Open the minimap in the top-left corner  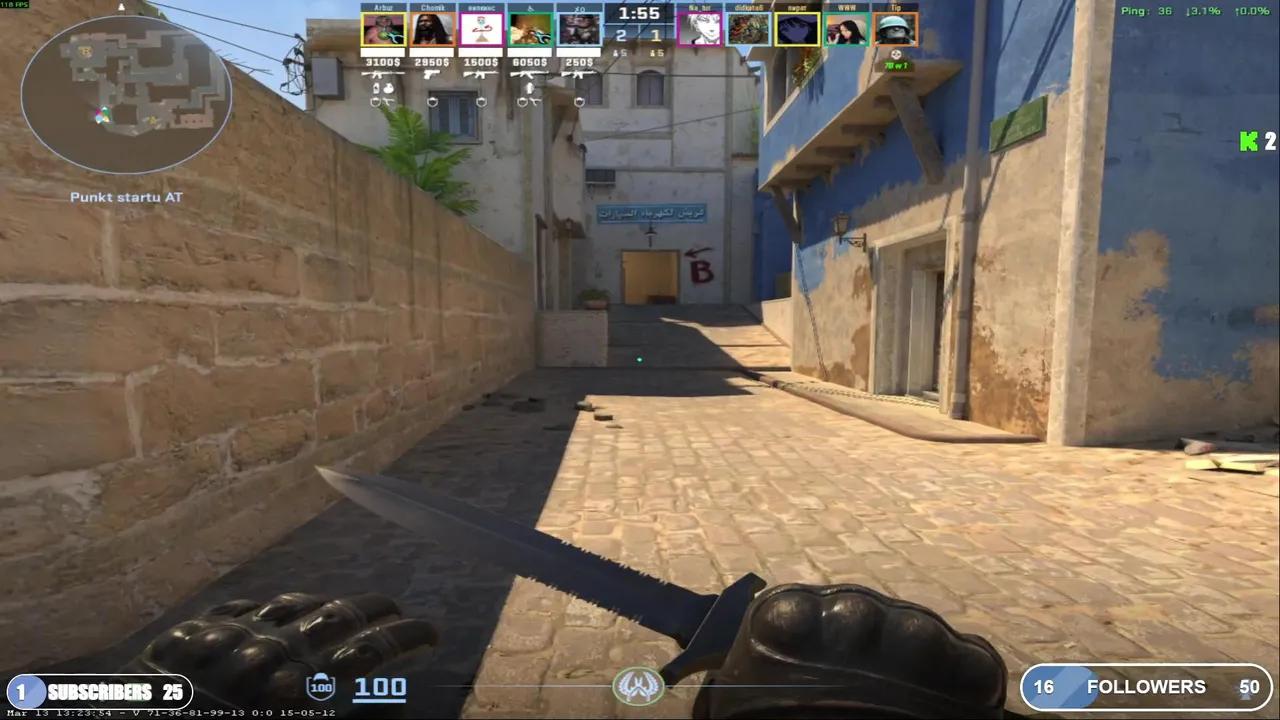pos(127,93)
